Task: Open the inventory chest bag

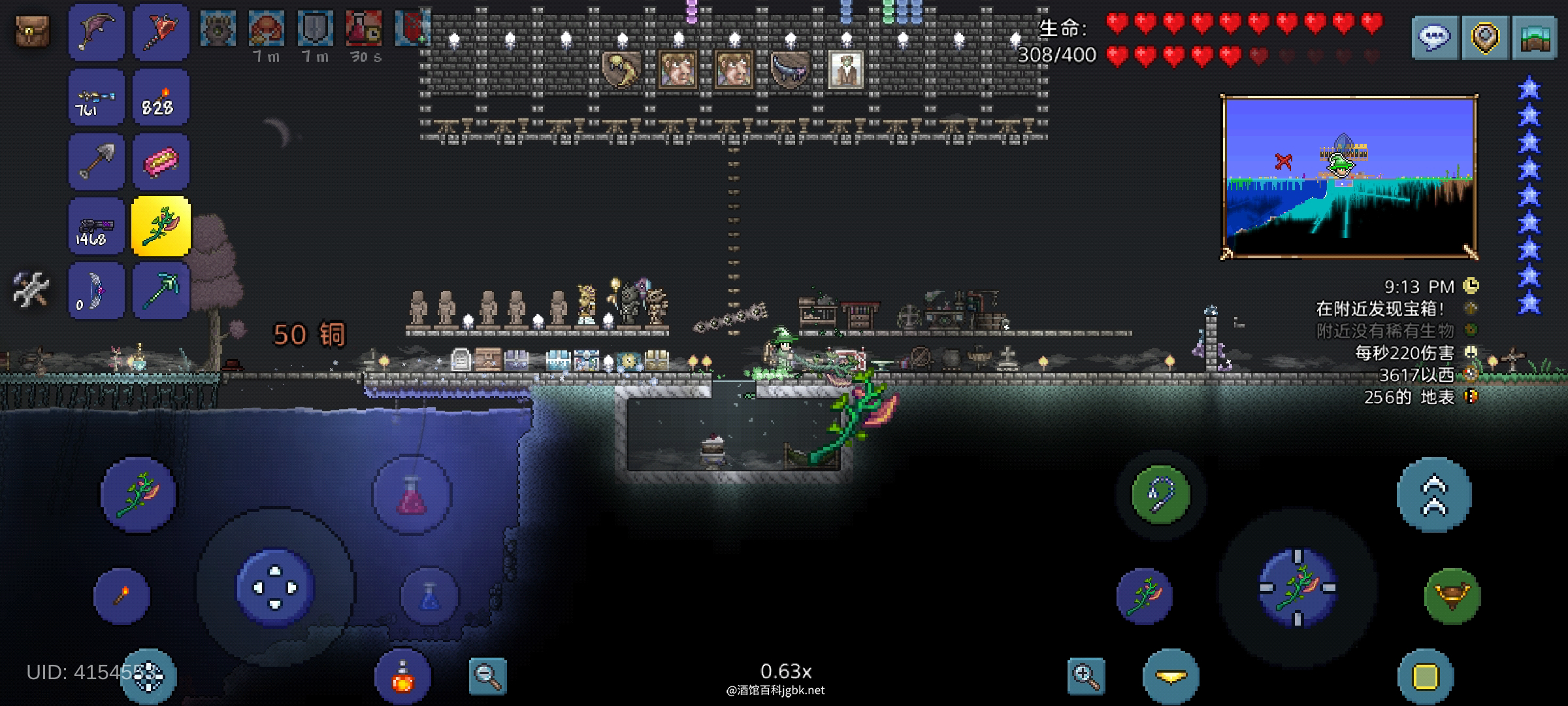Action: [32, 31]
